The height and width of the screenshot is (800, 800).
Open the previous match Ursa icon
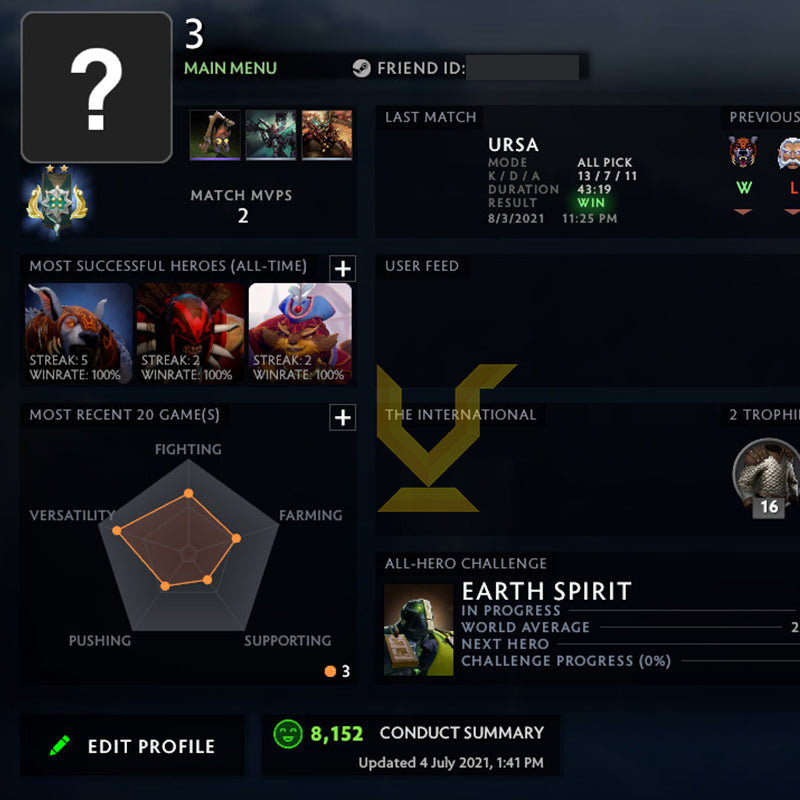point(743,153)
